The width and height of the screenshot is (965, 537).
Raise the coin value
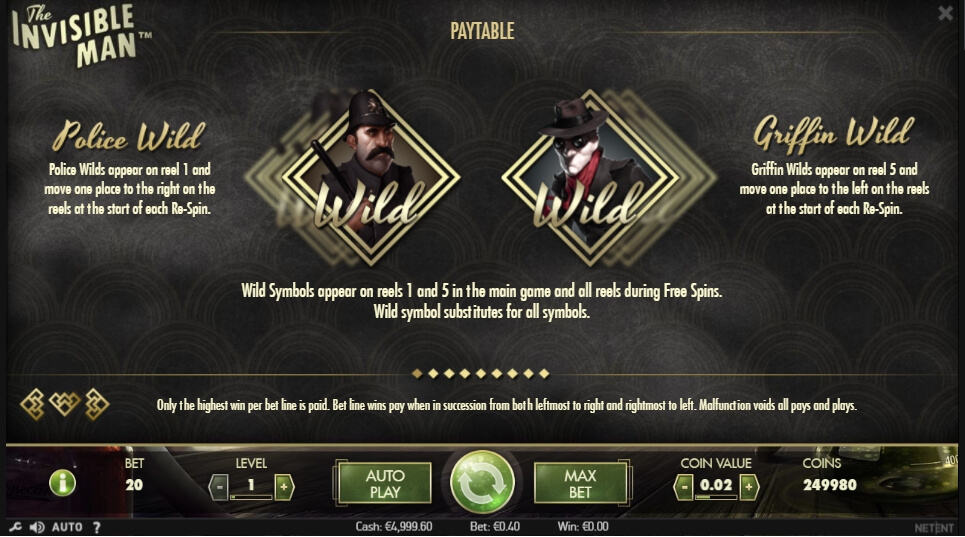(x=749, y=487)
